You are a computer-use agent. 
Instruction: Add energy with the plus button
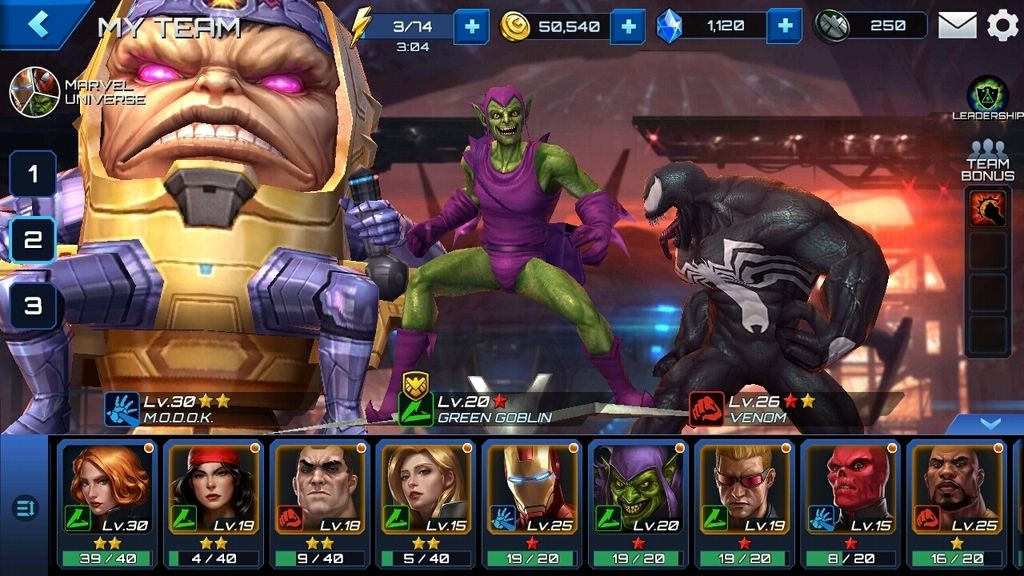click(471, 26)
